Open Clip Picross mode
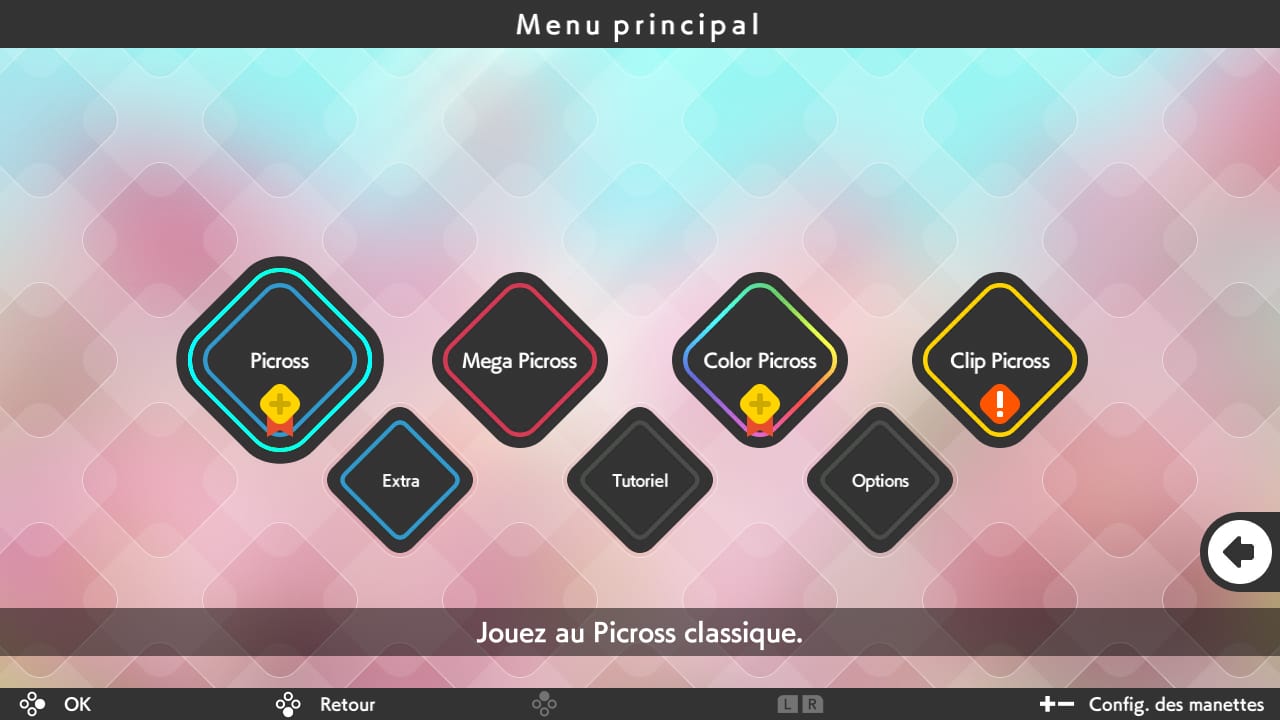 pyautogui.click(x=999, y=361)
